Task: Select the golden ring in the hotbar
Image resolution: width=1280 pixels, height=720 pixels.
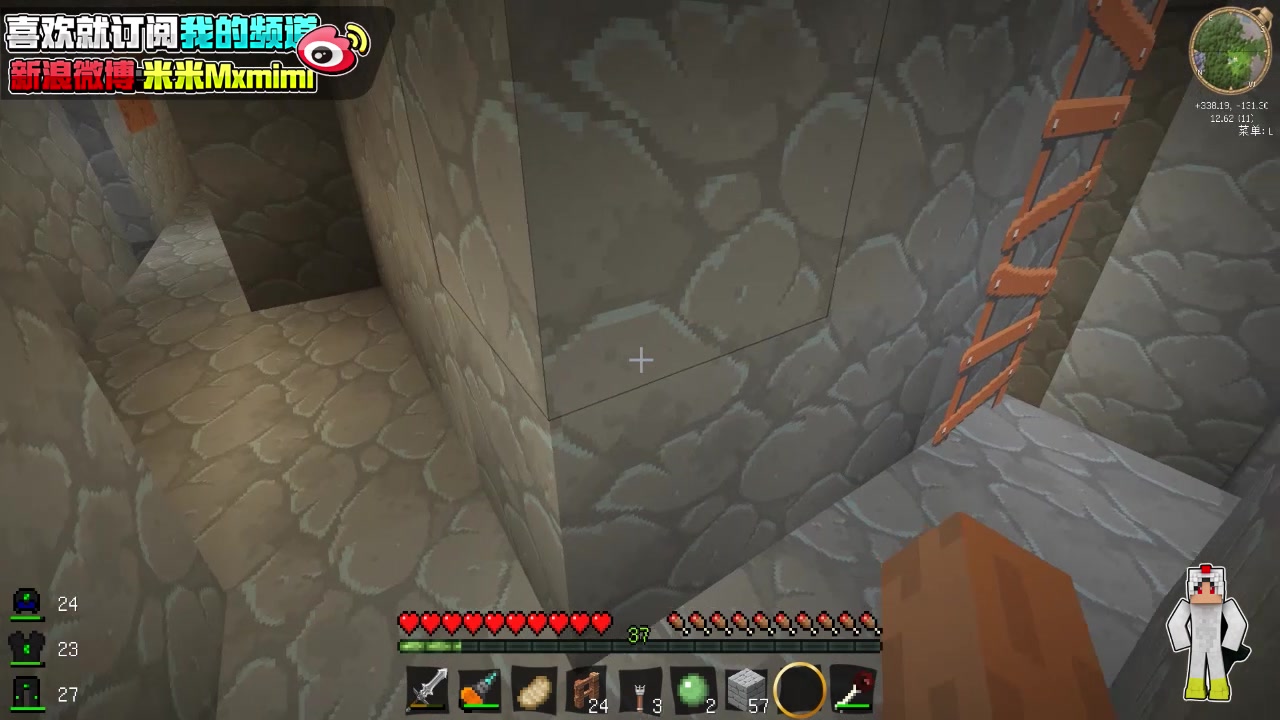Action: pyautogui.click(x=800, y=690)
